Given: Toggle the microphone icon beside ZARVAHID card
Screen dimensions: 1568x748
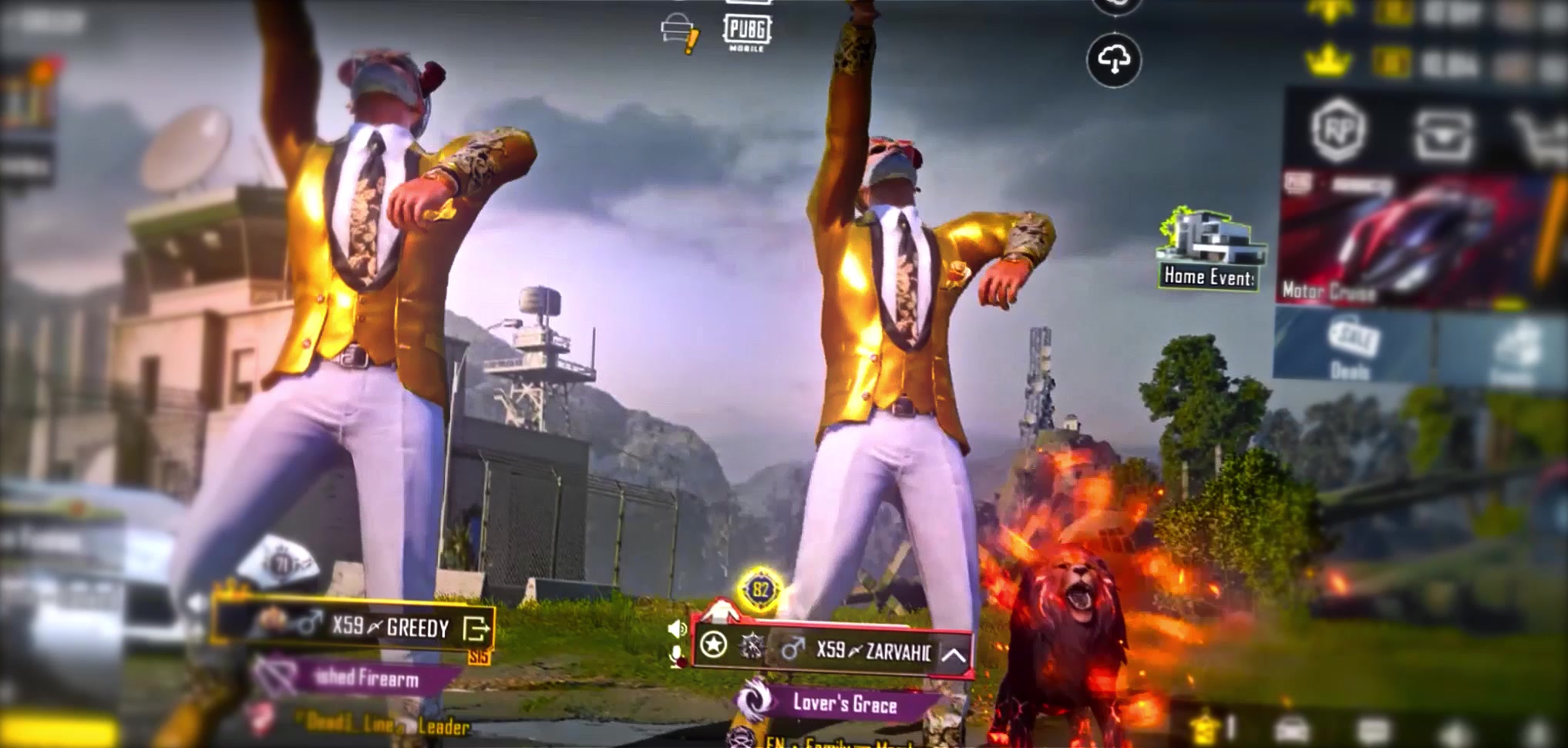Looking at the screenshot, I should click(x=677, y=657).
